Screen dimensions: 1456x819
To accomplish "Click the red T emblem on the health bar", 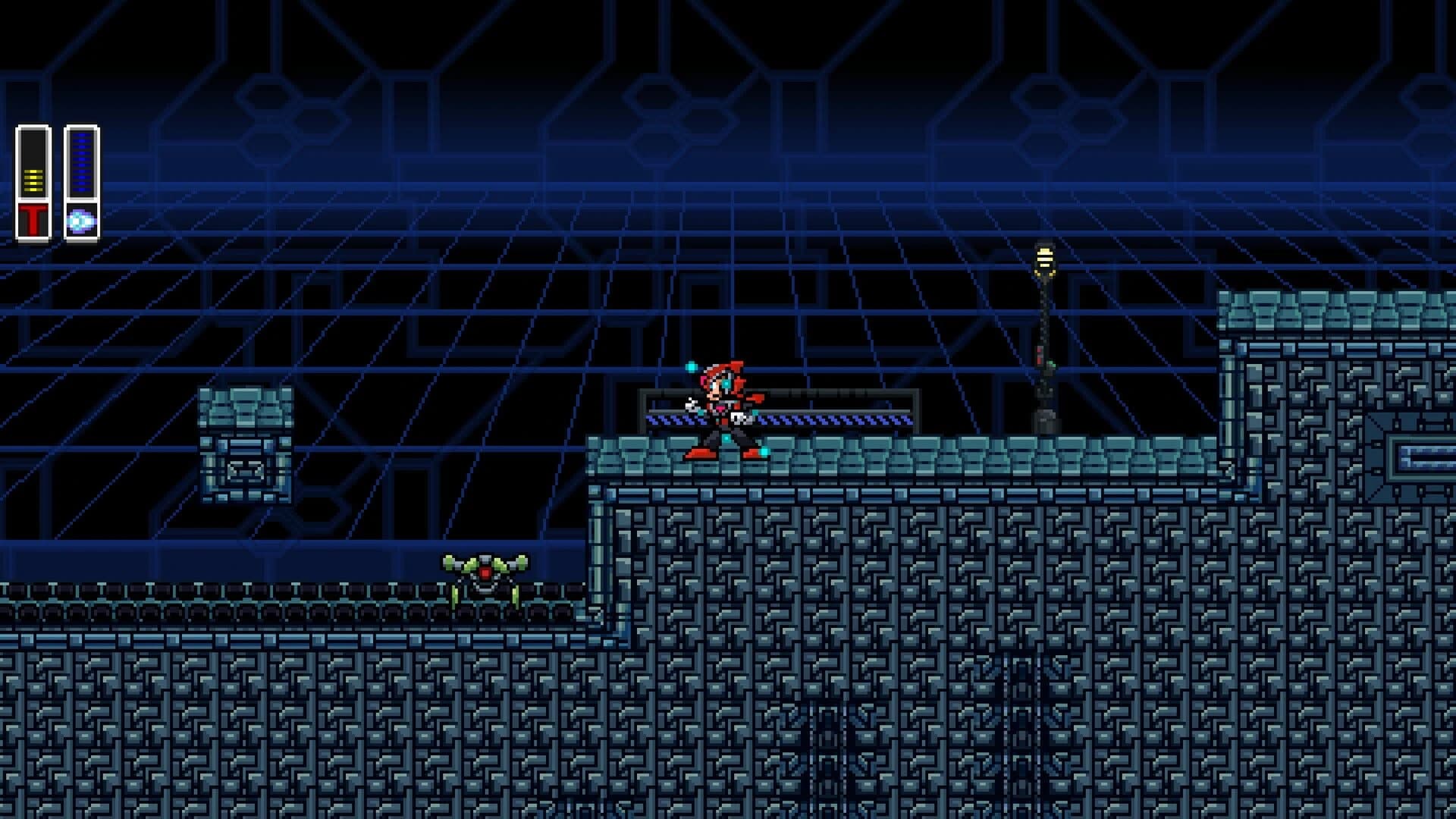I will [x=34, y=218].
